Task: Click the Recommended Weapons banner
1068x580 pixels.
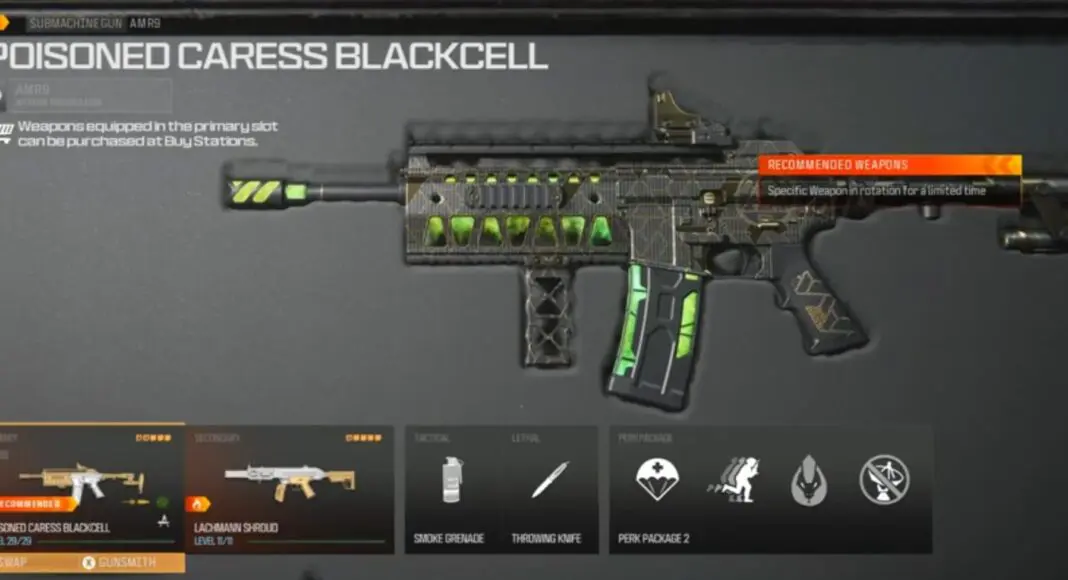Action: click(x=889, y=165)
